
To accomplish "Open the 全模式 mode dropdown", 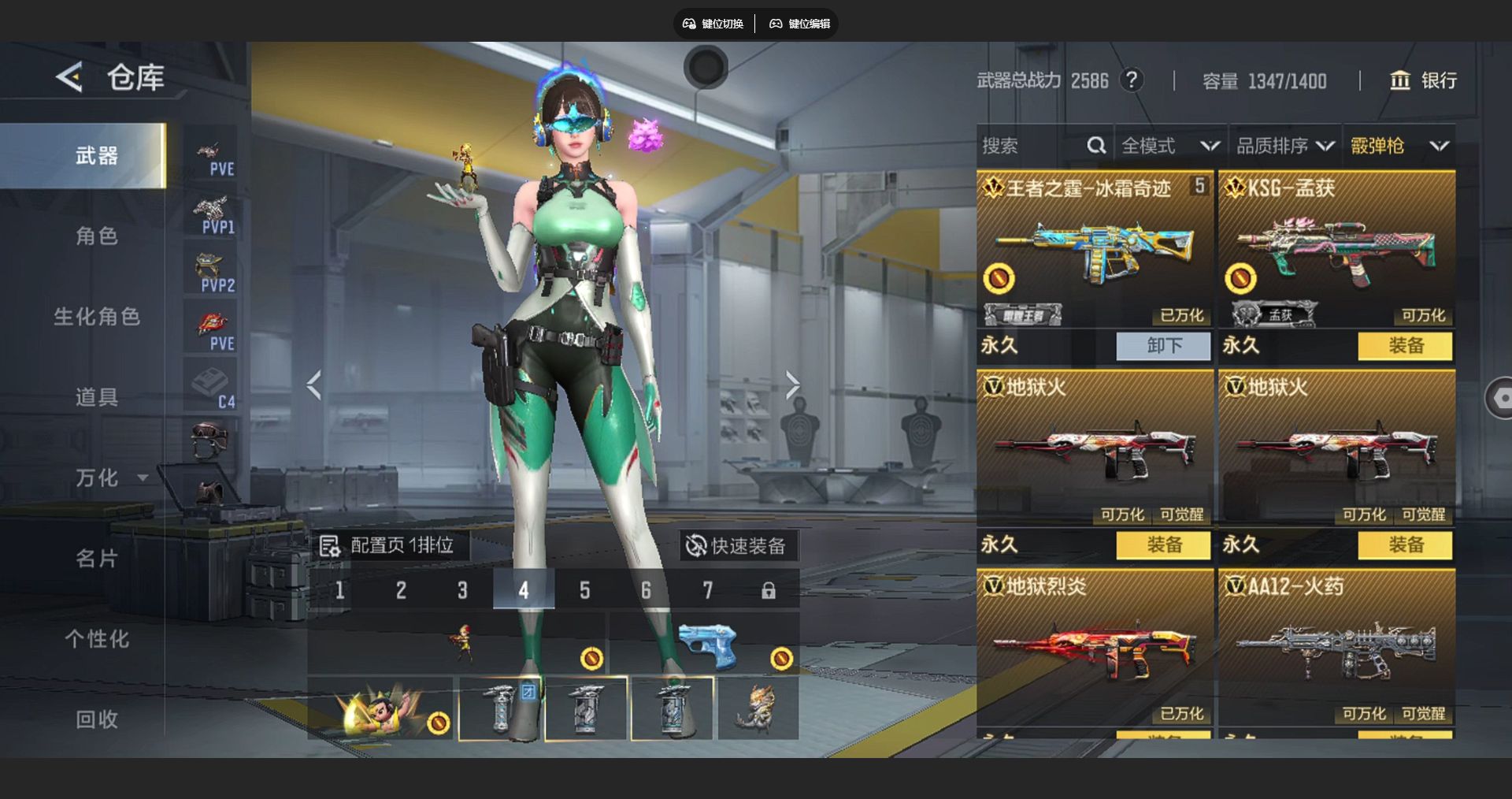I will click(1170, 146).
